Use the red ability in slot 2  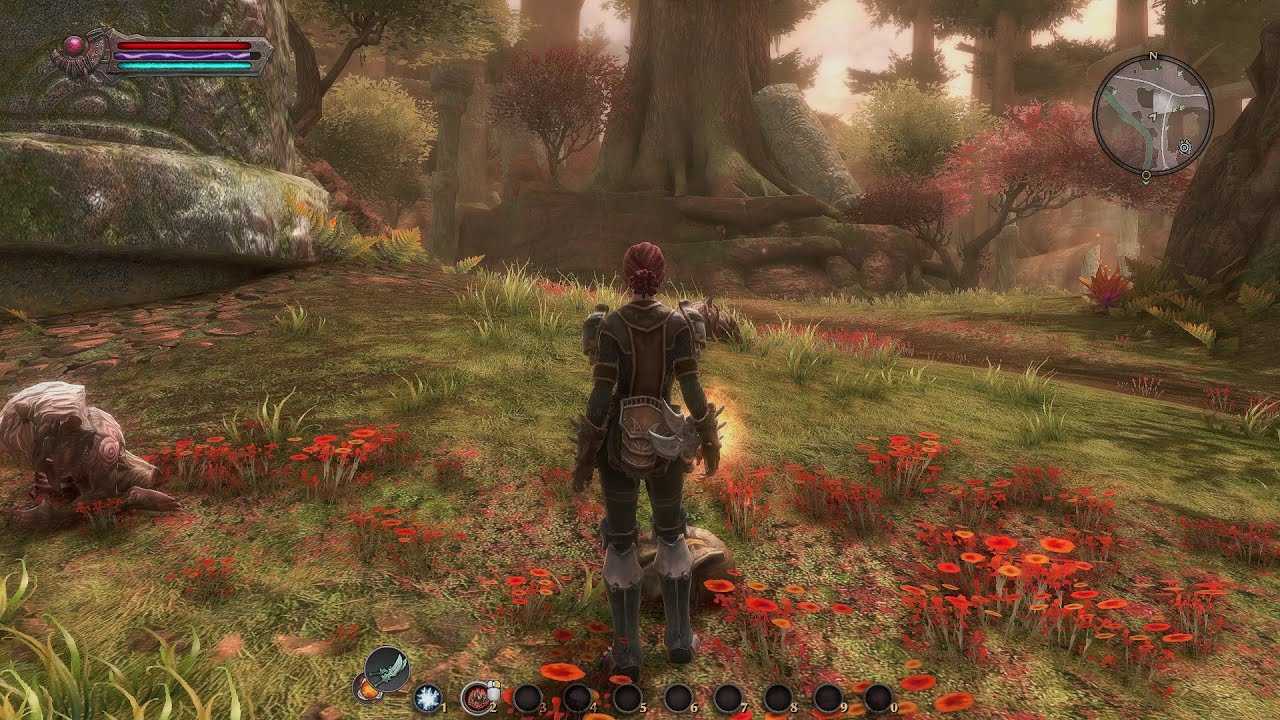click(x=476, y=697)
